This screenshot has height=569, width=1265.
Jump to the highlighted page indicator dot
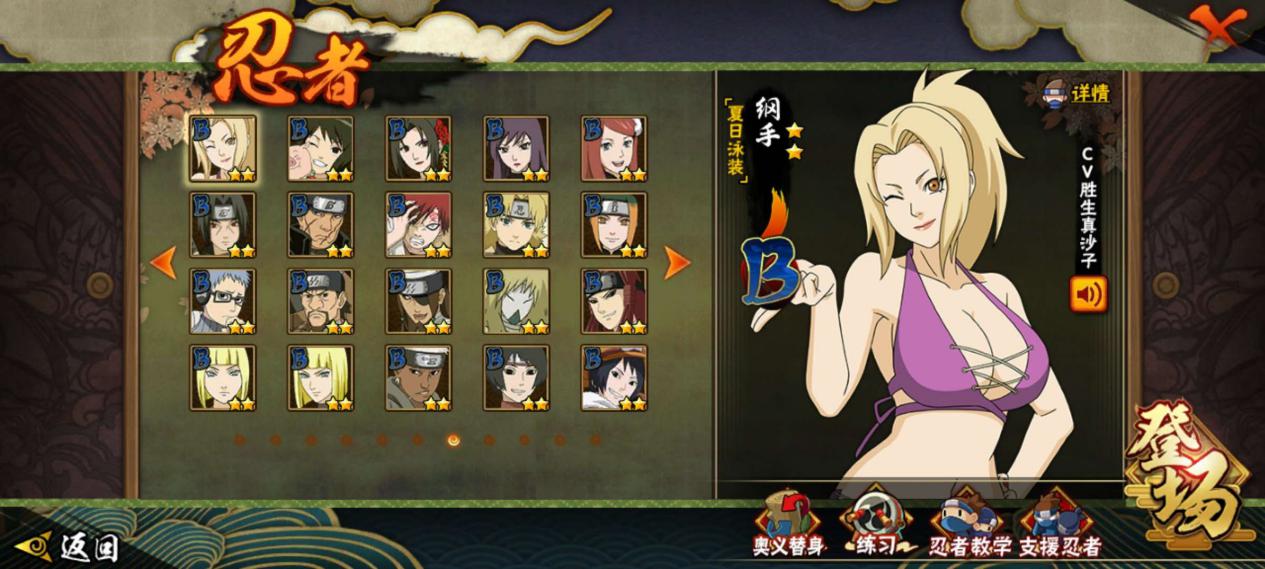click(453, 439)
